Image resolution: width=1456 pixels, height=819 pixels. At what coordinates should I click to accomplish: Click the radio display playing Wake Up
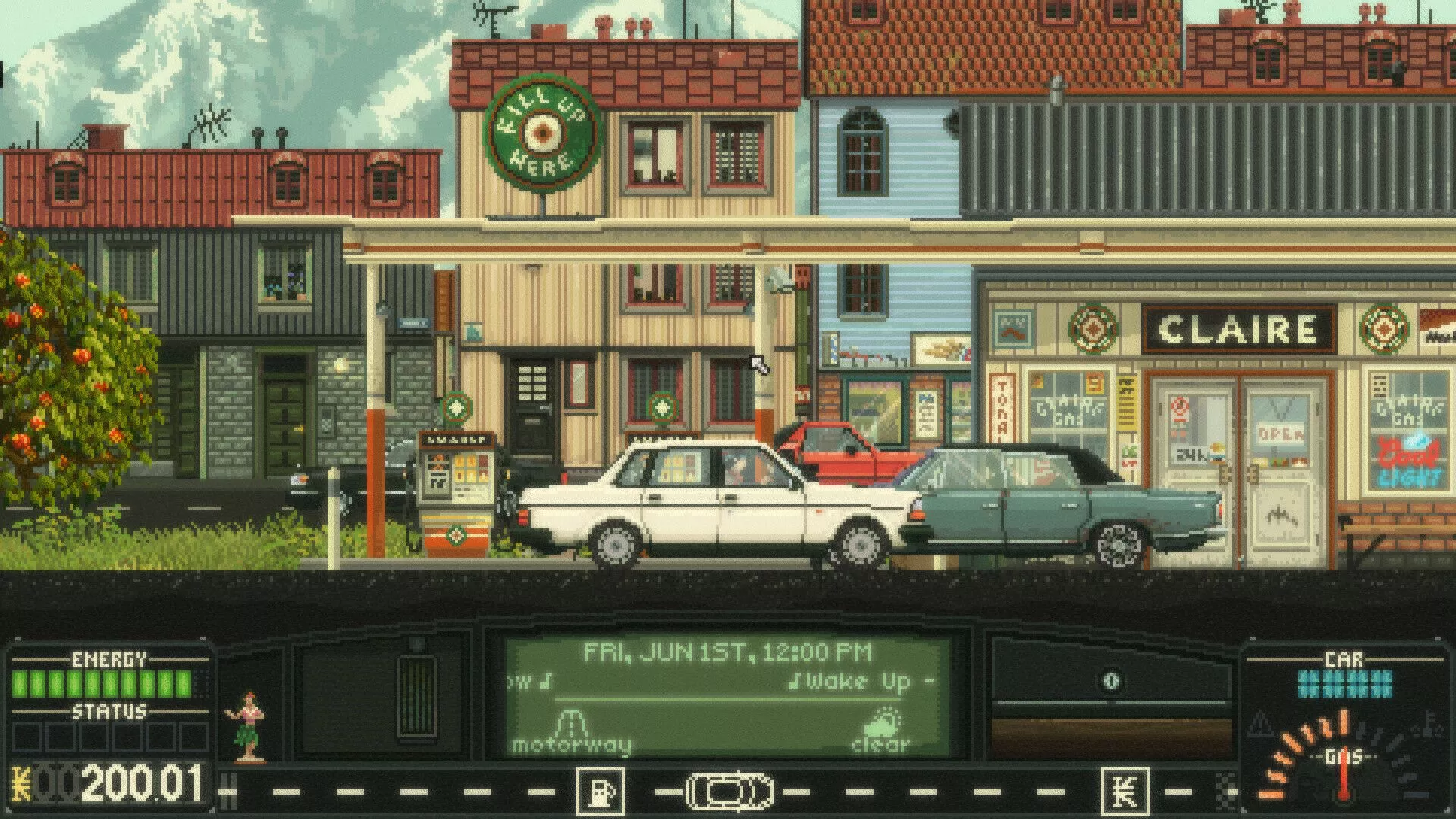pos(726,682)
